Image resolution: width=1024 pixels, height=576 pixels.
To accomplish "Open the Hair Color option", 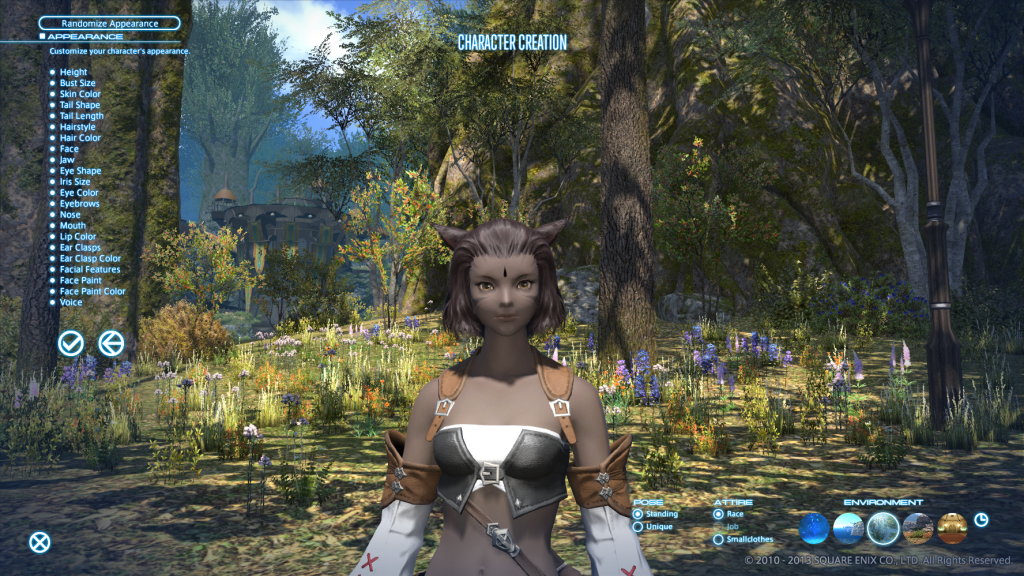I will 80,138.
